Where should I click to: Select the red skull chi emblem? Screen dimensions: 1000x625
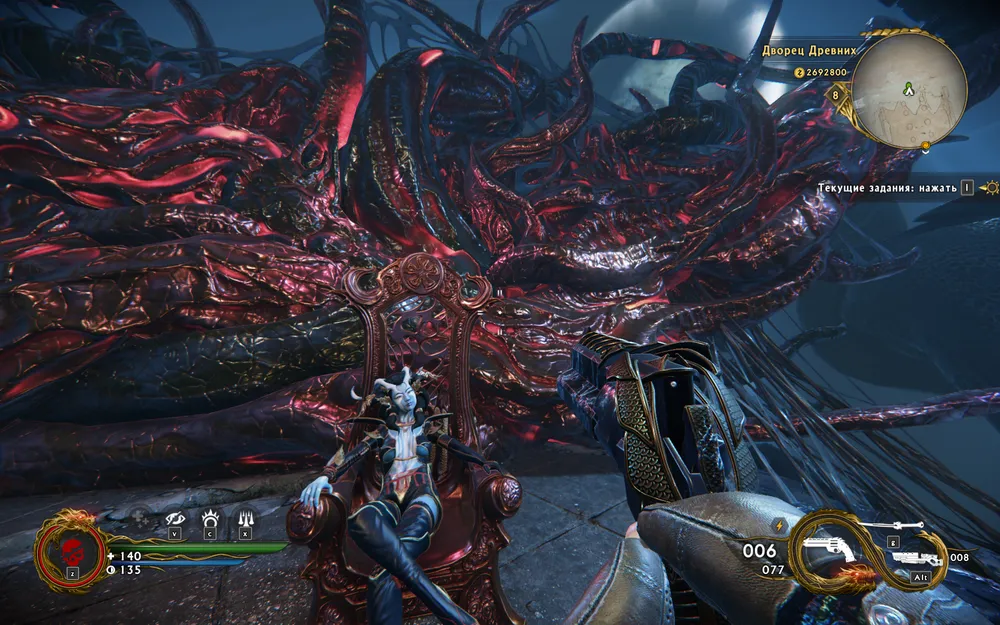[72, 552]
